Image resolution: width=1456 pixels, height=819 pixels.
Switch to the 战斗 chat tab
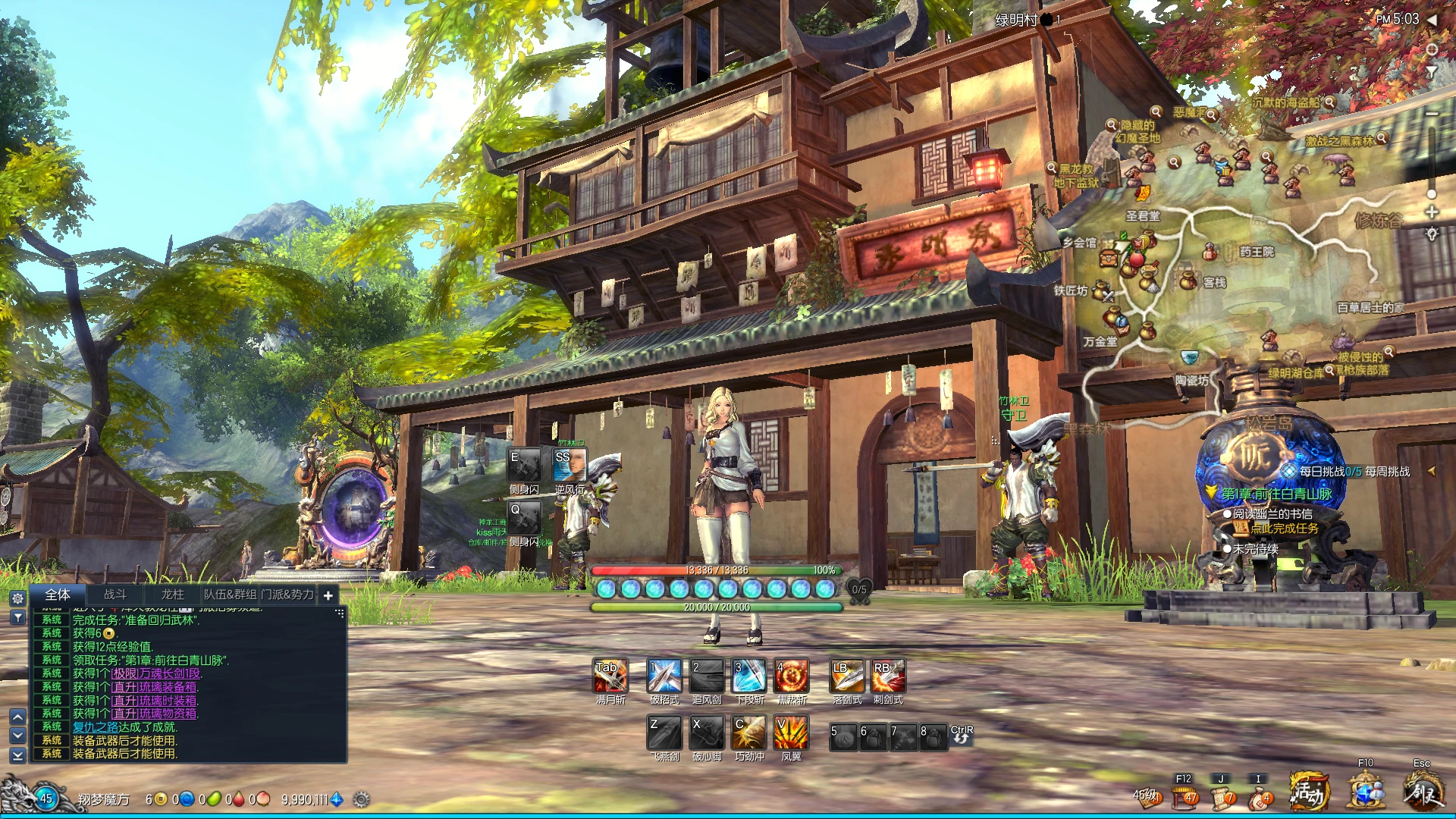tap(115, 595)
